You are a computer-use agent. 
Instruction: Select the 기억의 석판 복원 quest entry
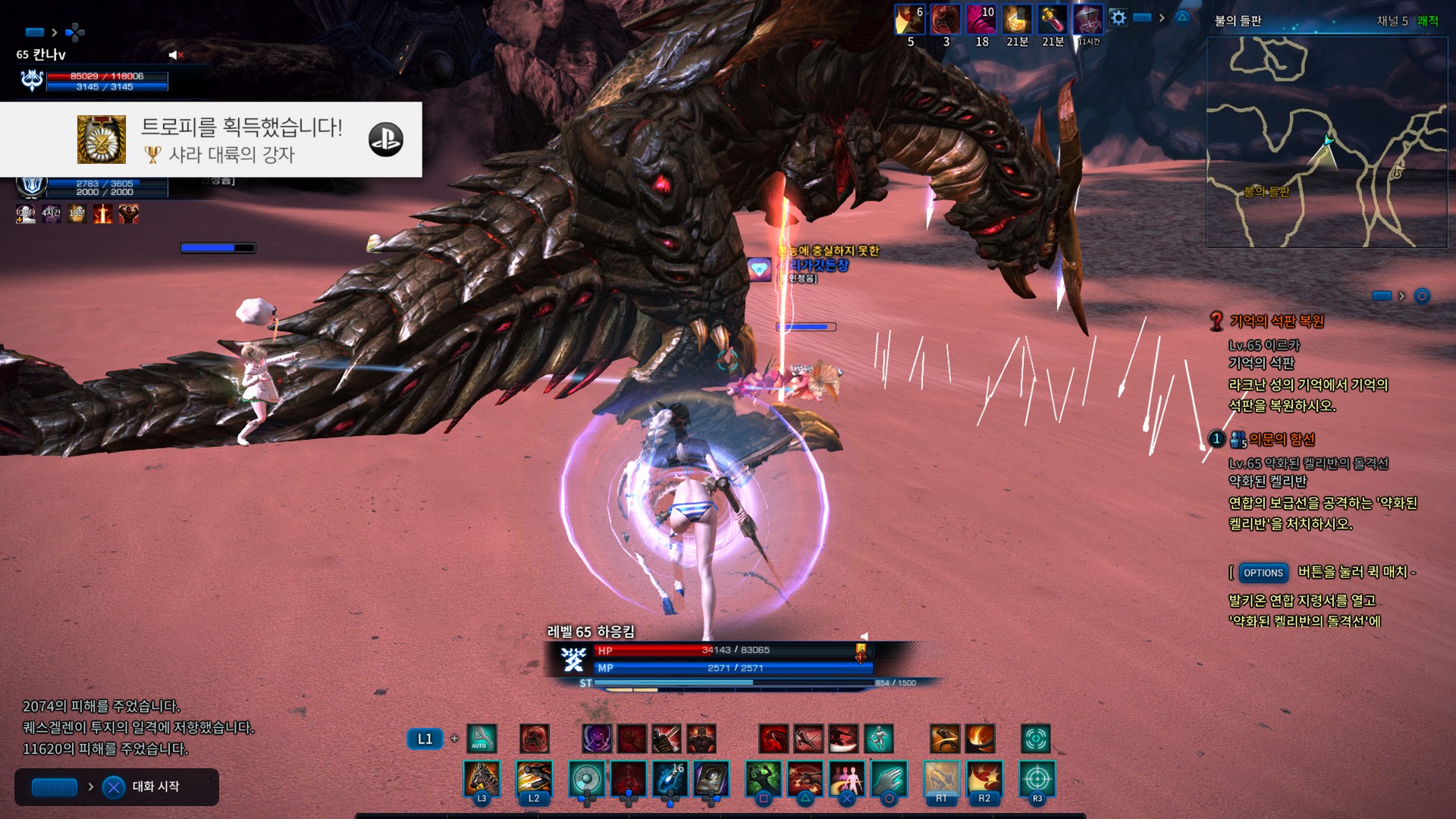tap(1276, 322)
